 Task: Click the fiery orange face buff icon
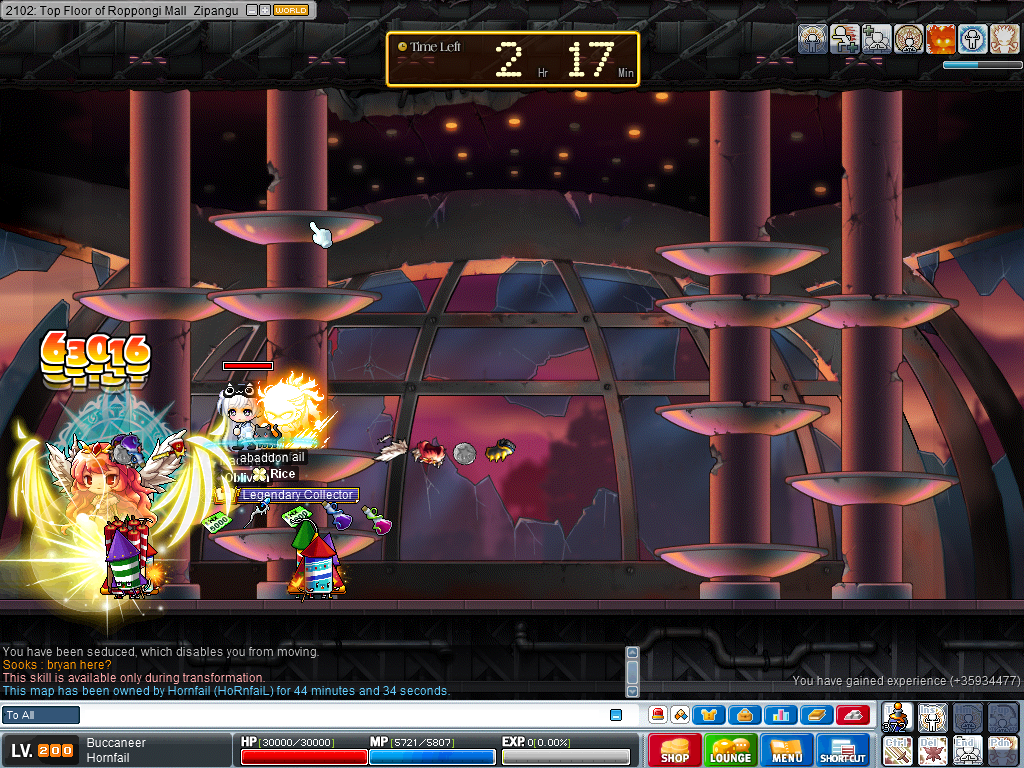pyautogui.click(x=941, y=39)
